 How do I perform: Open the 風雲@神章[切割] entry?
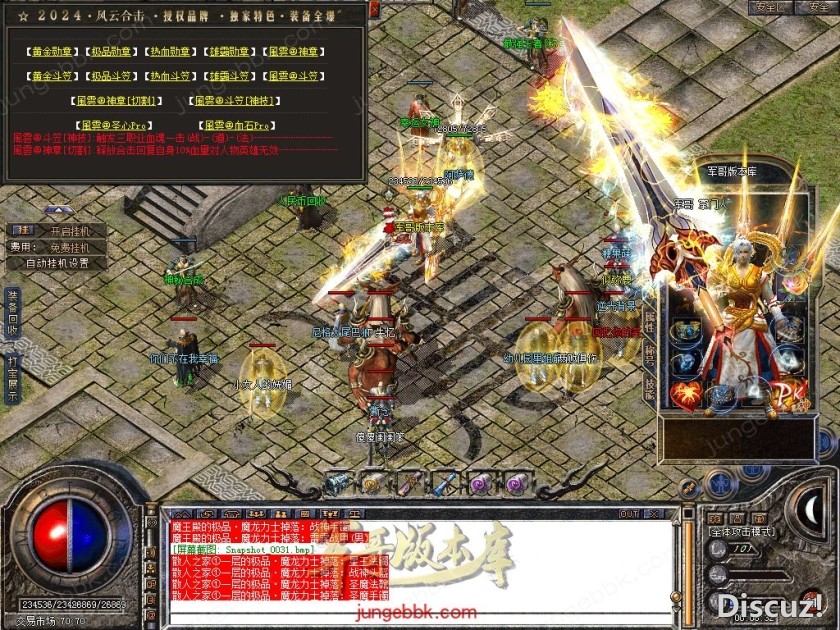pos(118,101)
